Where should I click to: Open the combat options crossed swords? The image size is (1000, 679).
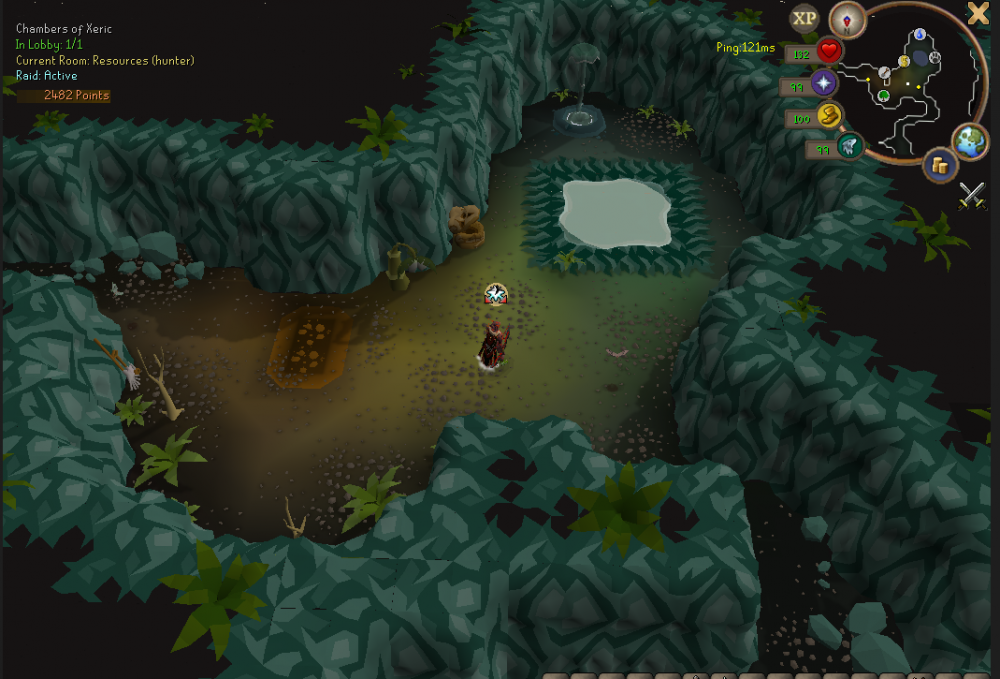(x=972, y=195)
